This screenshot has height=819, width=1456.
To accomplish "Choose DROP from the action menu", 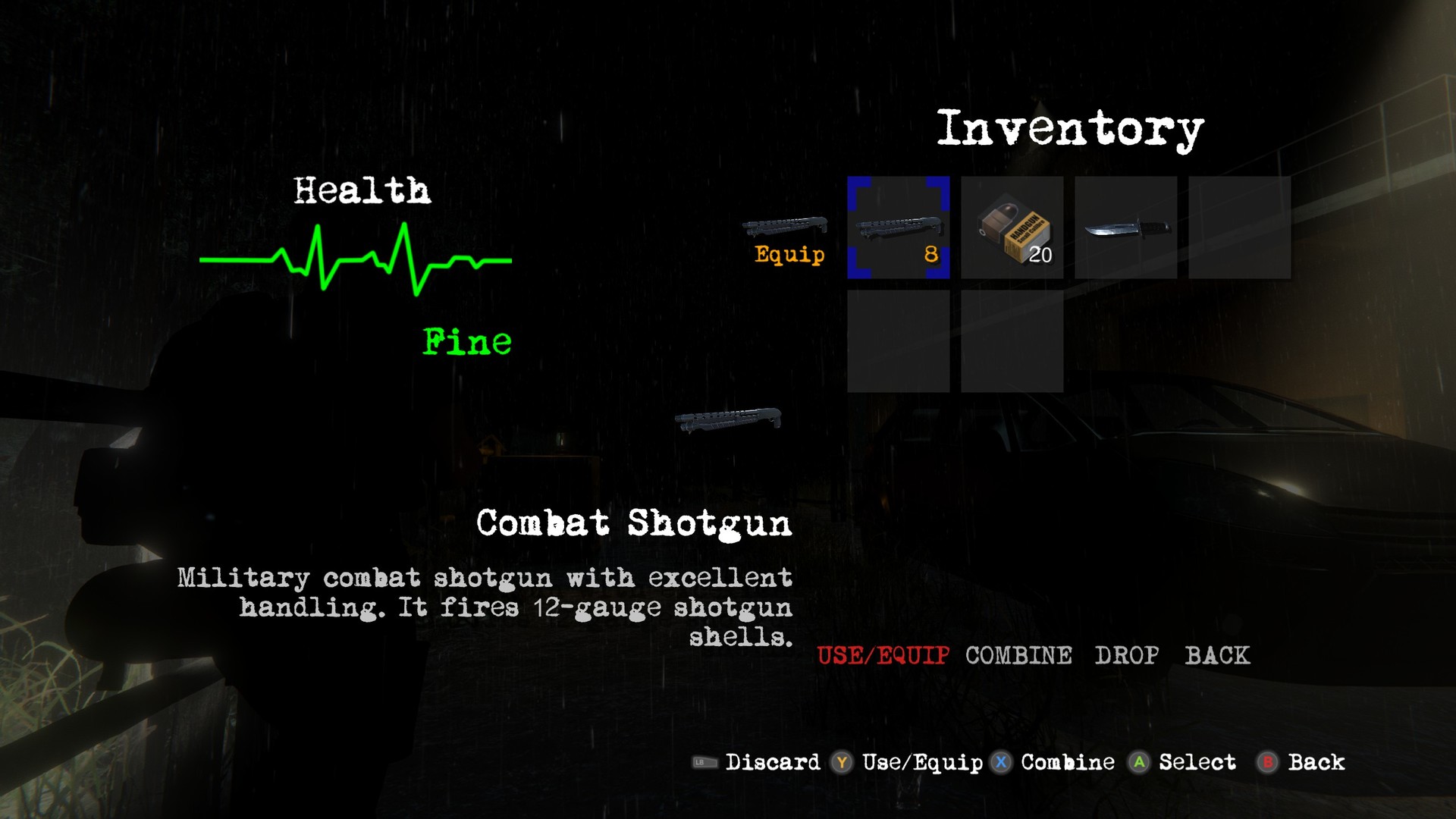I will 1126,655.
